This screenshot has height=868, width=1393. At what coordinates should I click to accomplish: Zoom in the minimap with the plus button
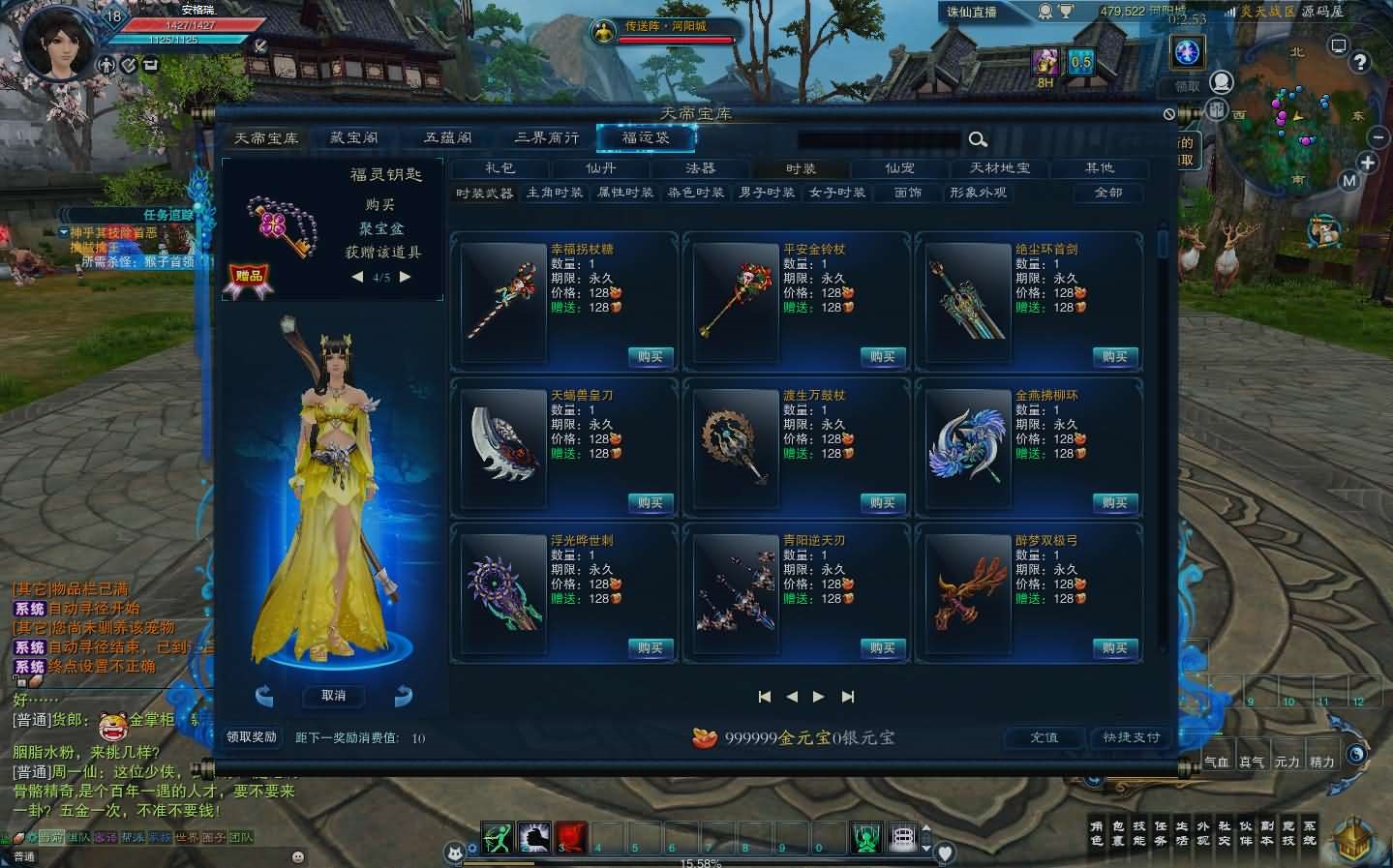(1368, 163)
